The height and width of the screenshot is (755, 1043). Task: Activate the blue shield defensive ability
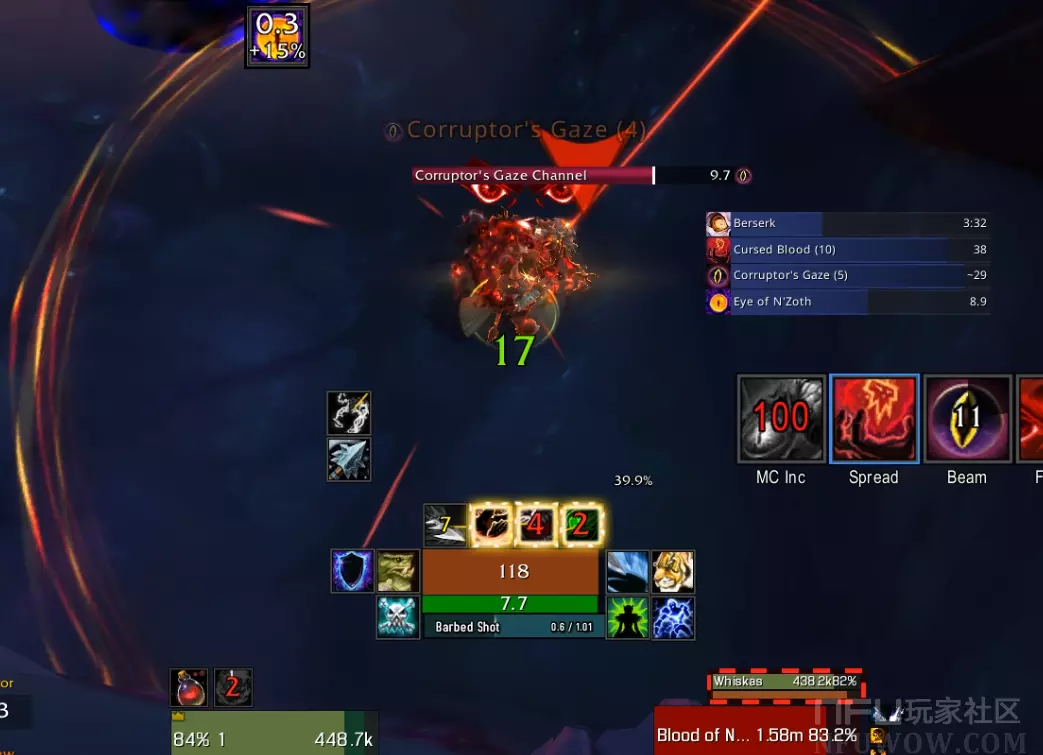pyautogui.click(x=353, y=571)
